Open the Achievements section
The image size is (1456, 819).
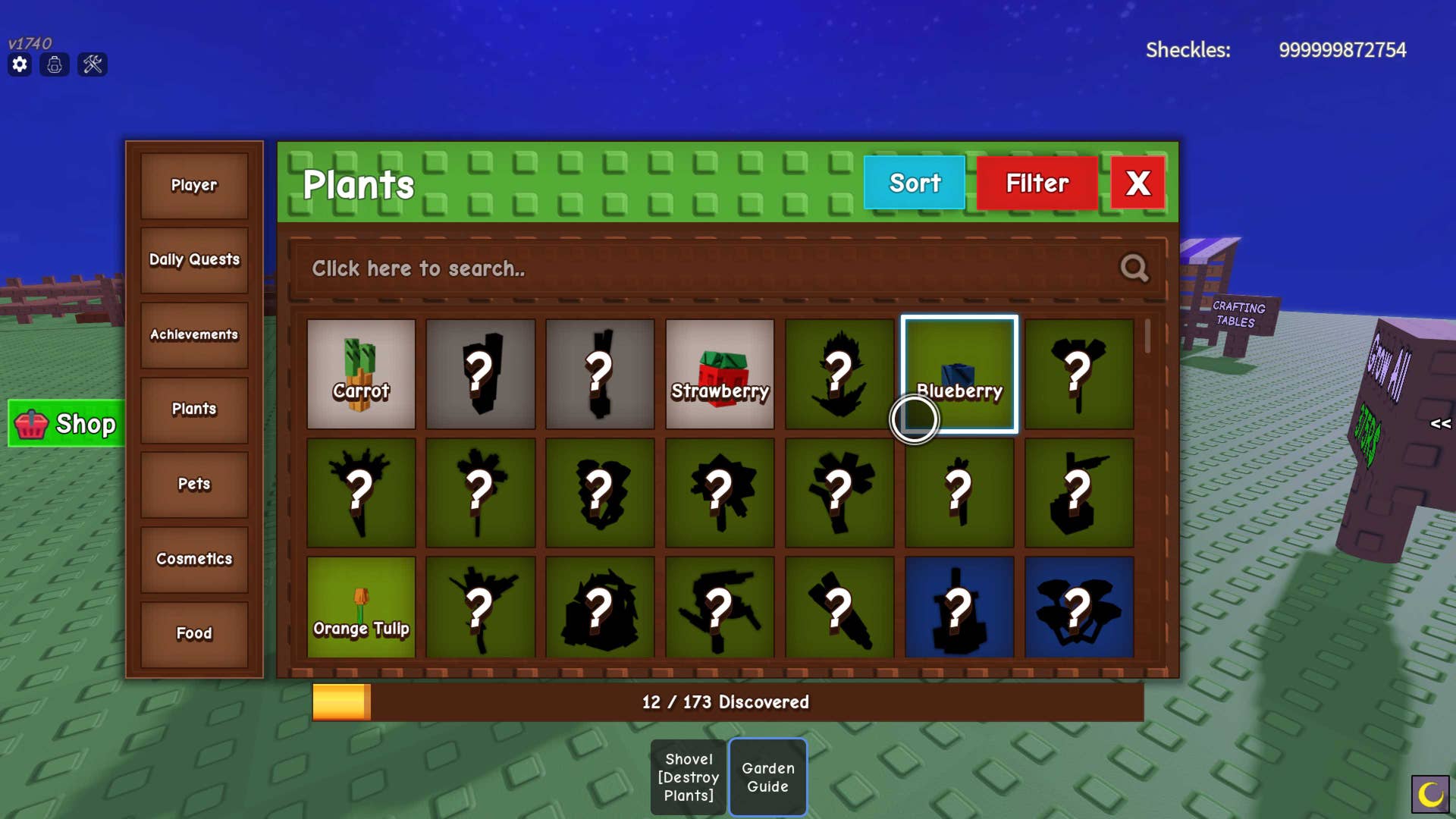194,334
